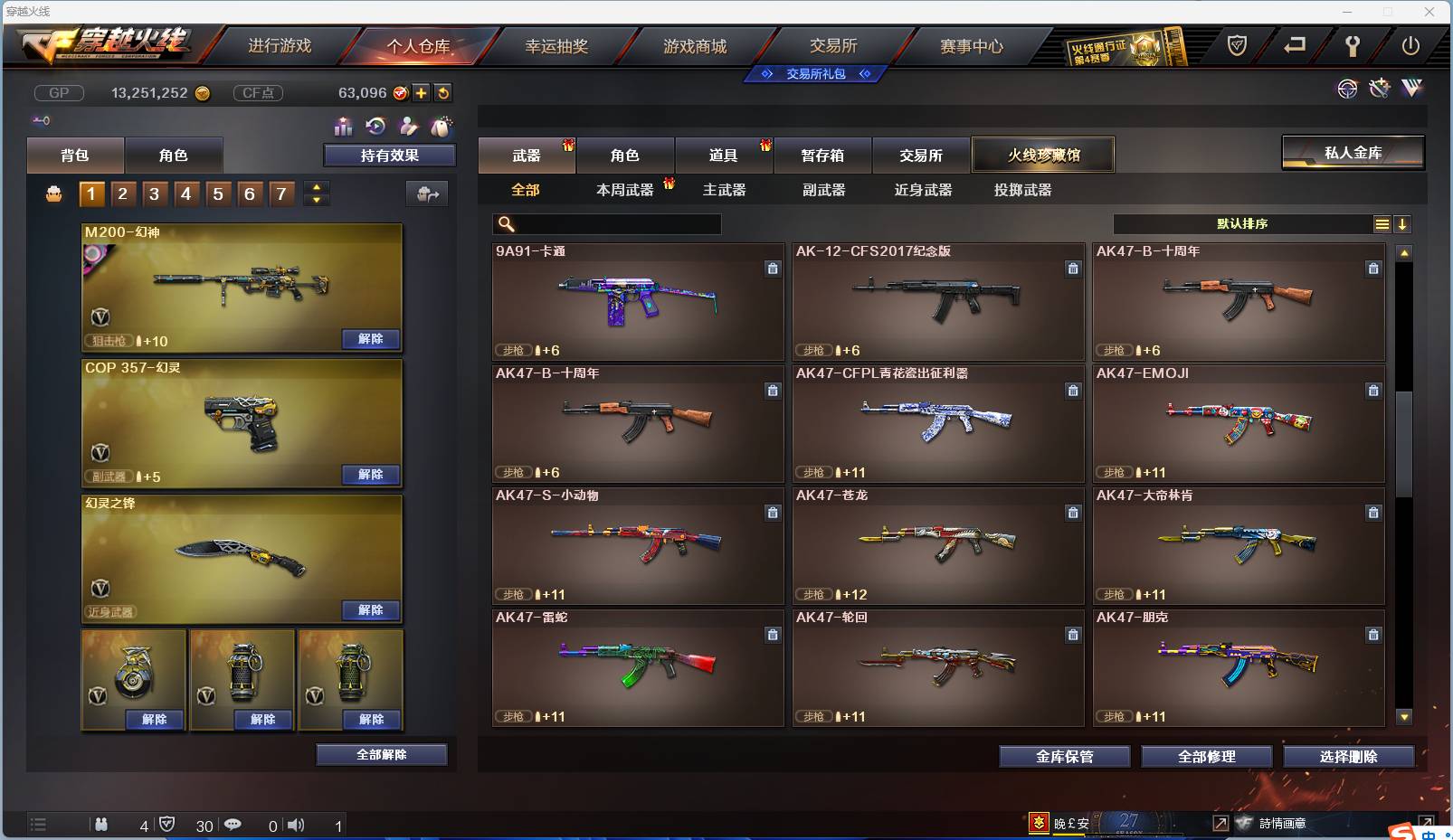
Task: Click the trash icon on 9A91-卡通 card
Action: coord(774,269)
